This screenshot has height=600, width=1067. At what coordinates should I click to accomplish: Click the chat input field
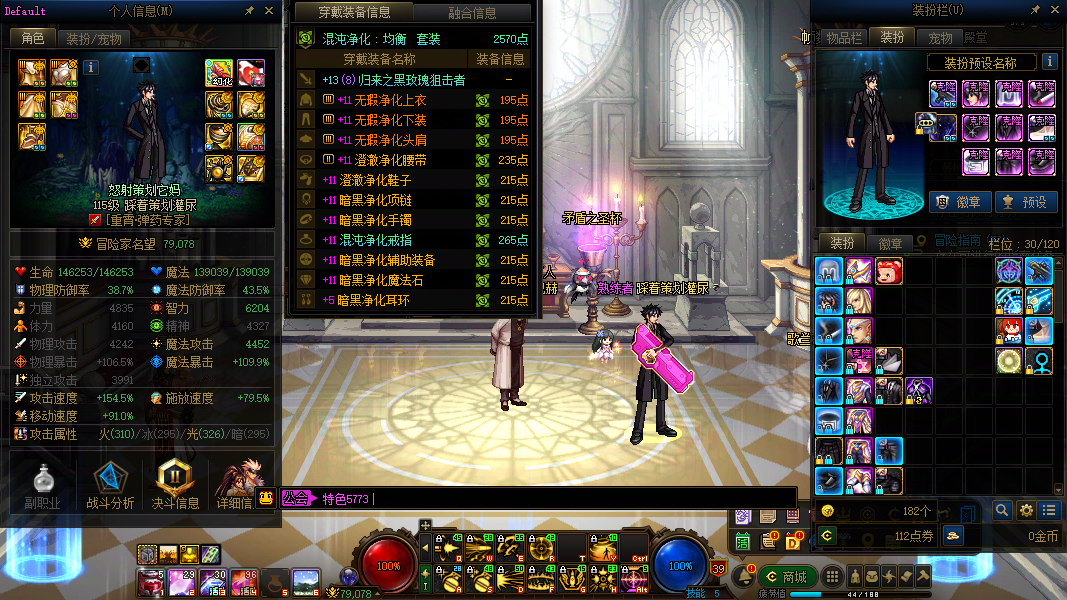(x=580, y=498)
